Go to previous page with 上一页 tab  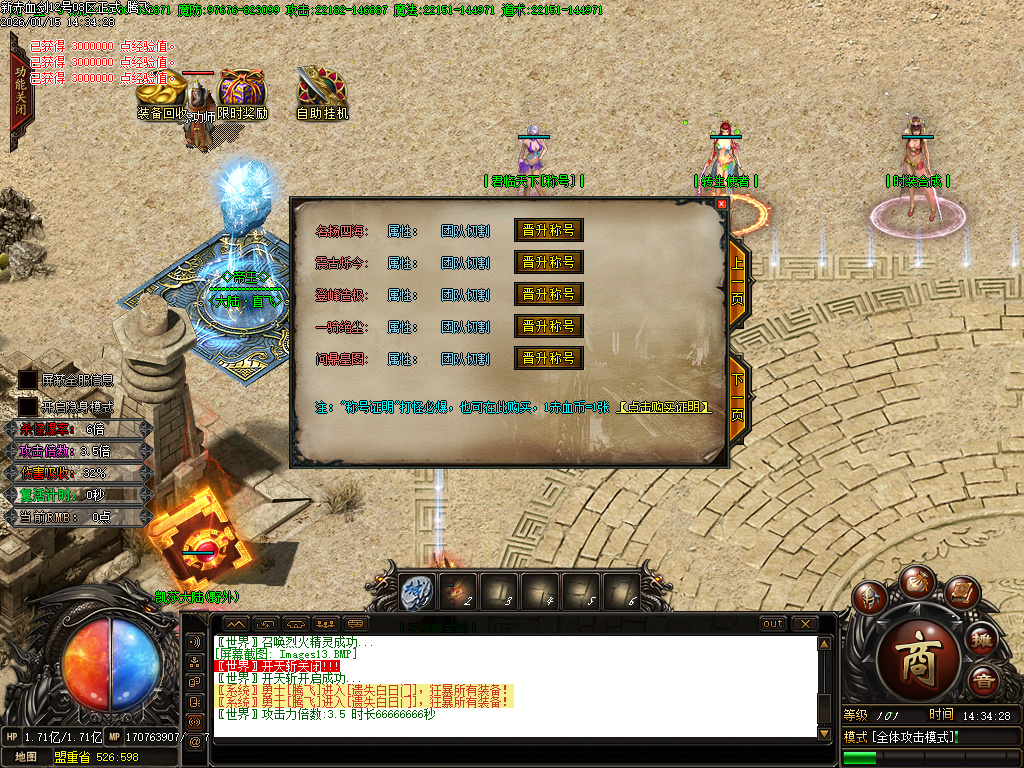tap(738, 284)
